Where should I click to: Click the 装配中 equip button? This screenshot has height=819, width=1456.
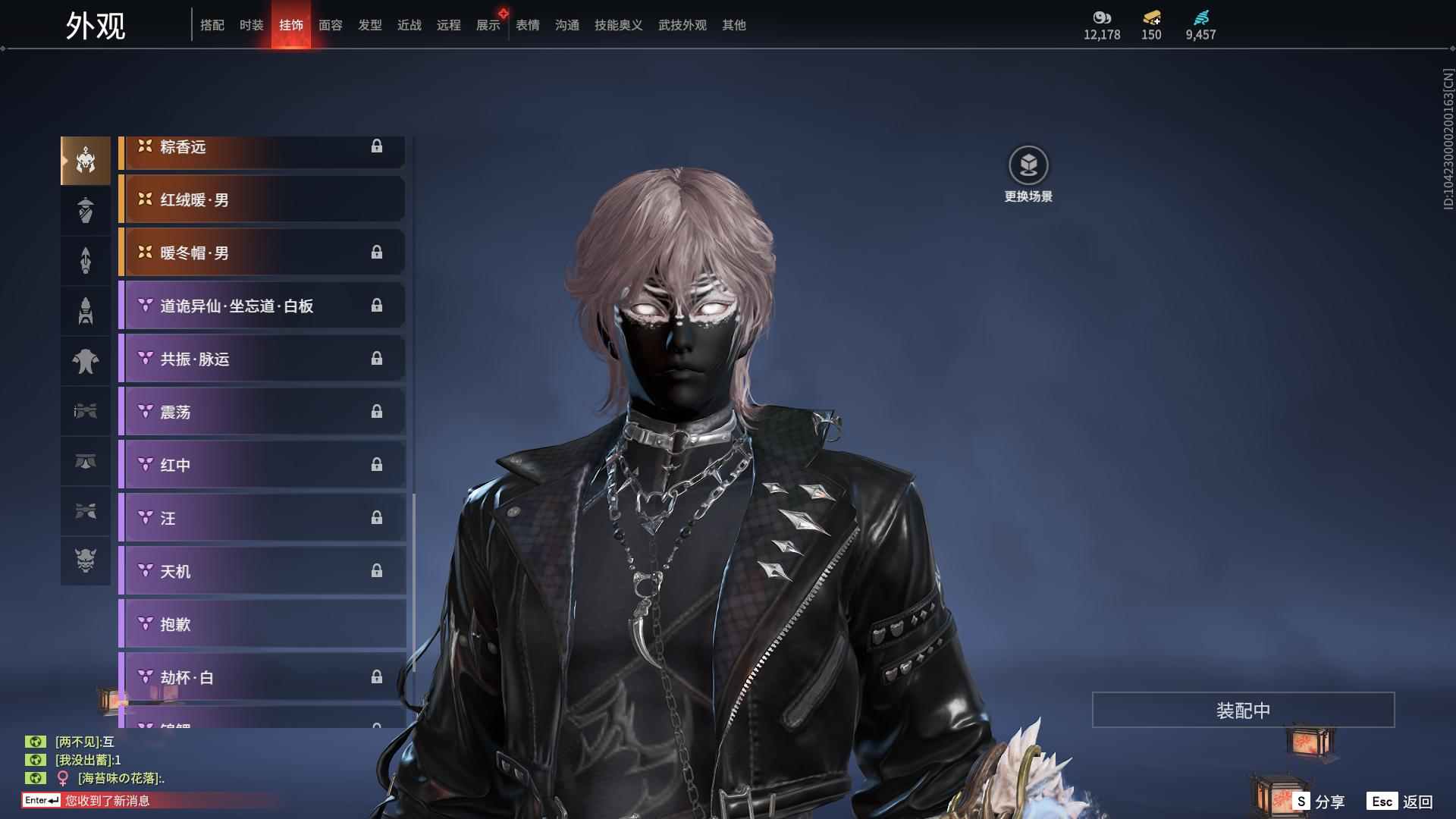click(1243, 710)
